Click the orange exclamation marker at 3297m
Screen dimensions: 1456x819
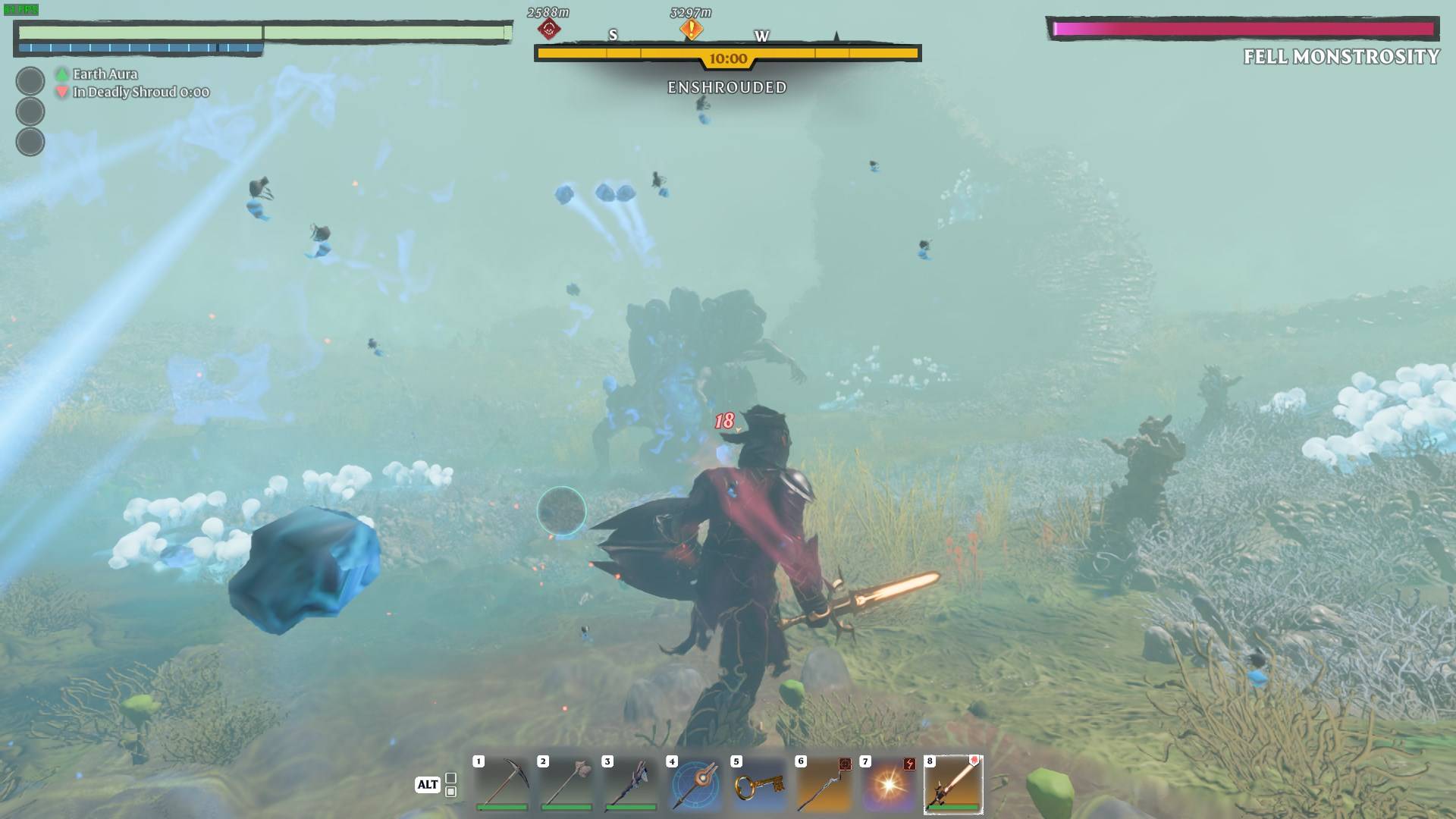[x=691, y=28]
